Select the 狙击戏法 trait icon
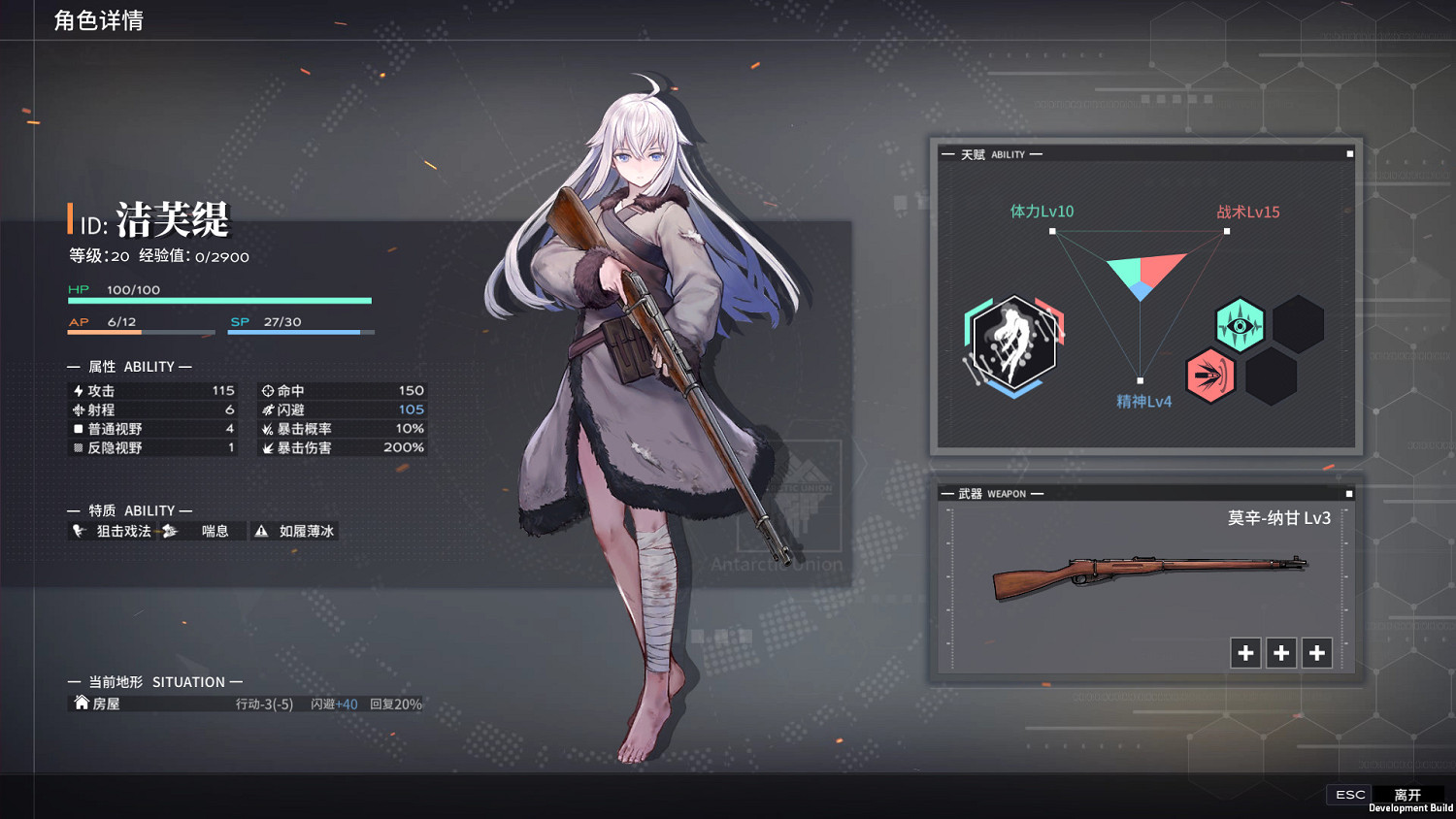The height and width of the screenshot is (819, 1456). (81, 531)
